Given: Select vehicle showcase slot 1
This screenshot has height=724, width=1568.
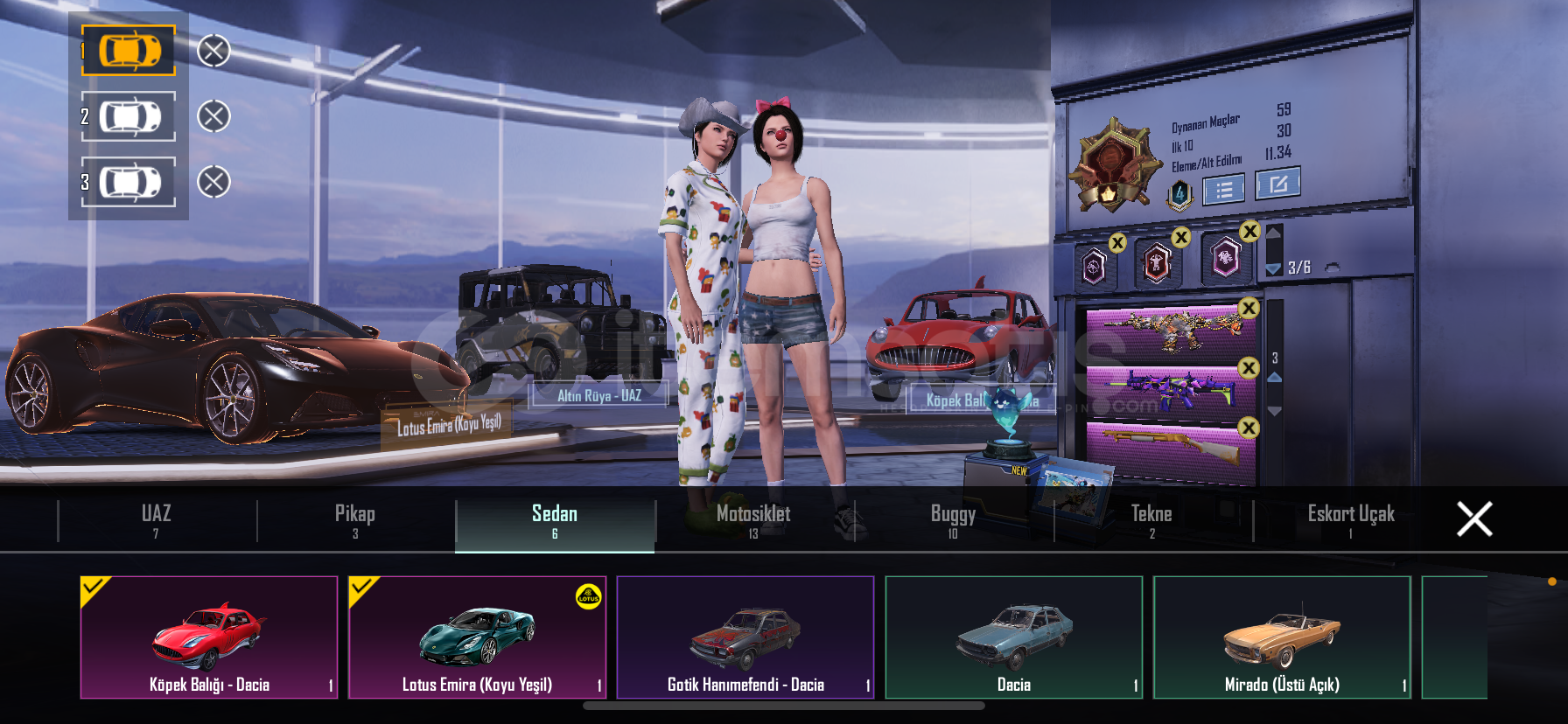Looking at the screenshot, I should click(129, 51).
